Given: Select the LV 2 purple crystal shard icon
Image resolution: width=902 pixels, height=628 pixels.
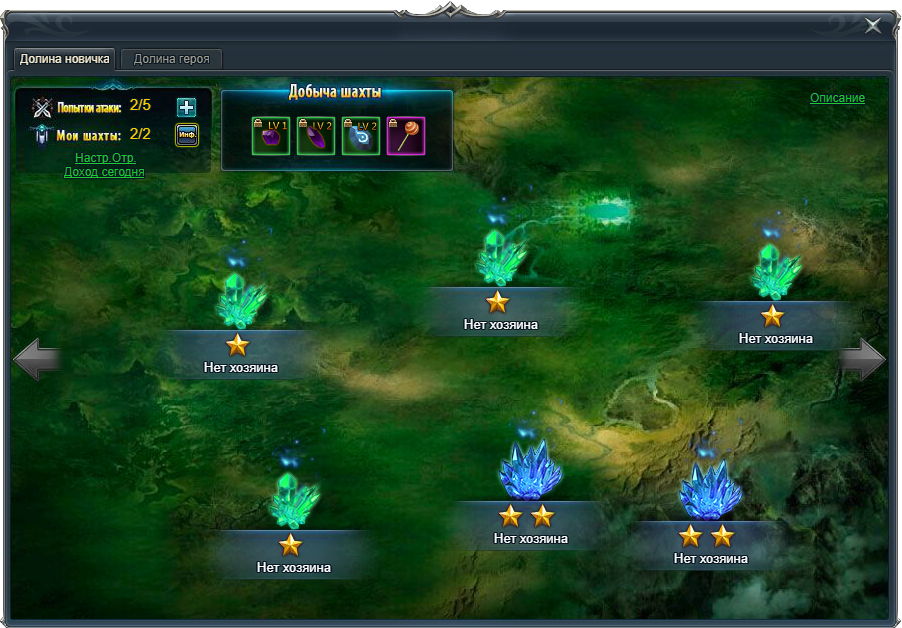Looking at the screenshot, I should click(316, 136).
